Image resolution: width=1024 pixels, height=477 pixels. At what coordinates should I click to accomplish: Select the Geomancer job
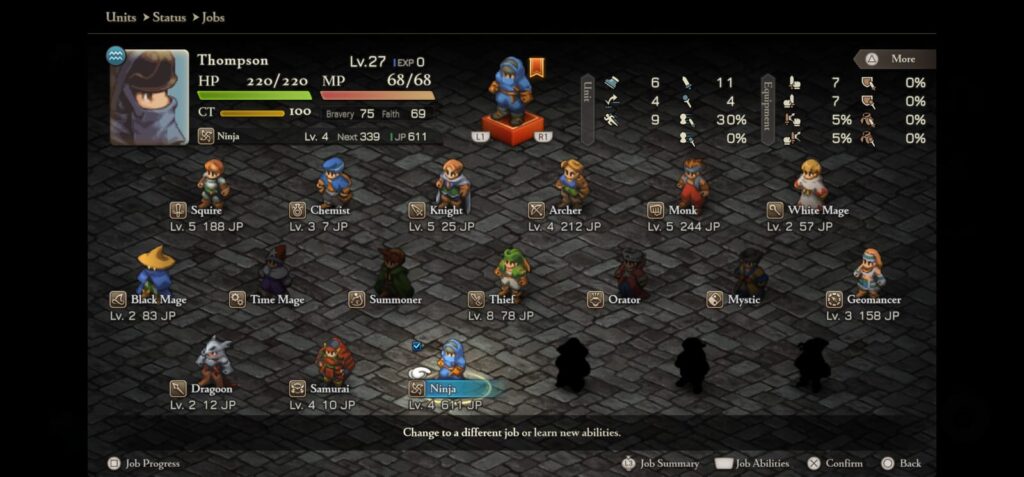coord(868,273)
